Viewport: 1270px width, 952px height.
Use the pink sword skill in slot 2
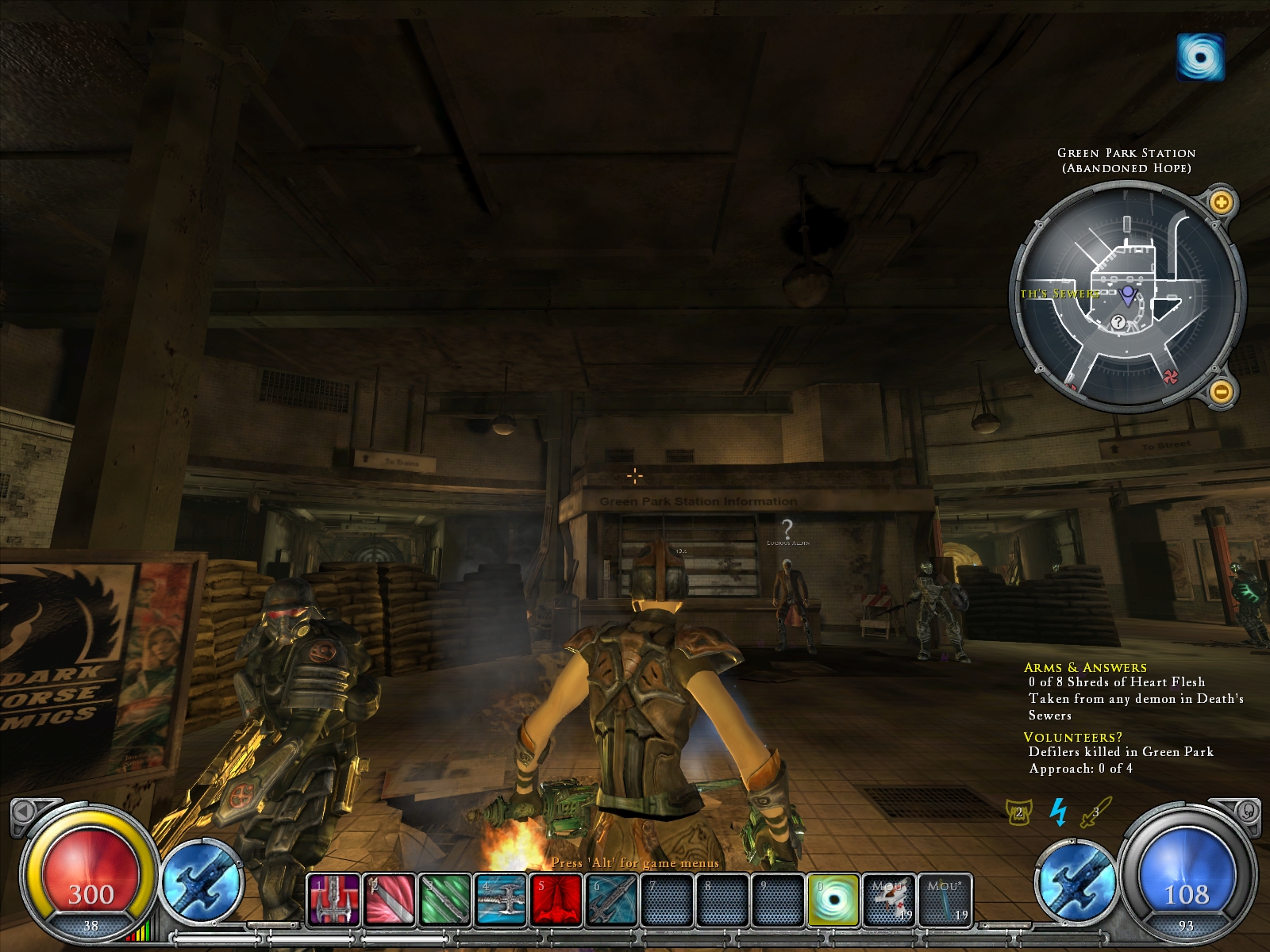389,900
